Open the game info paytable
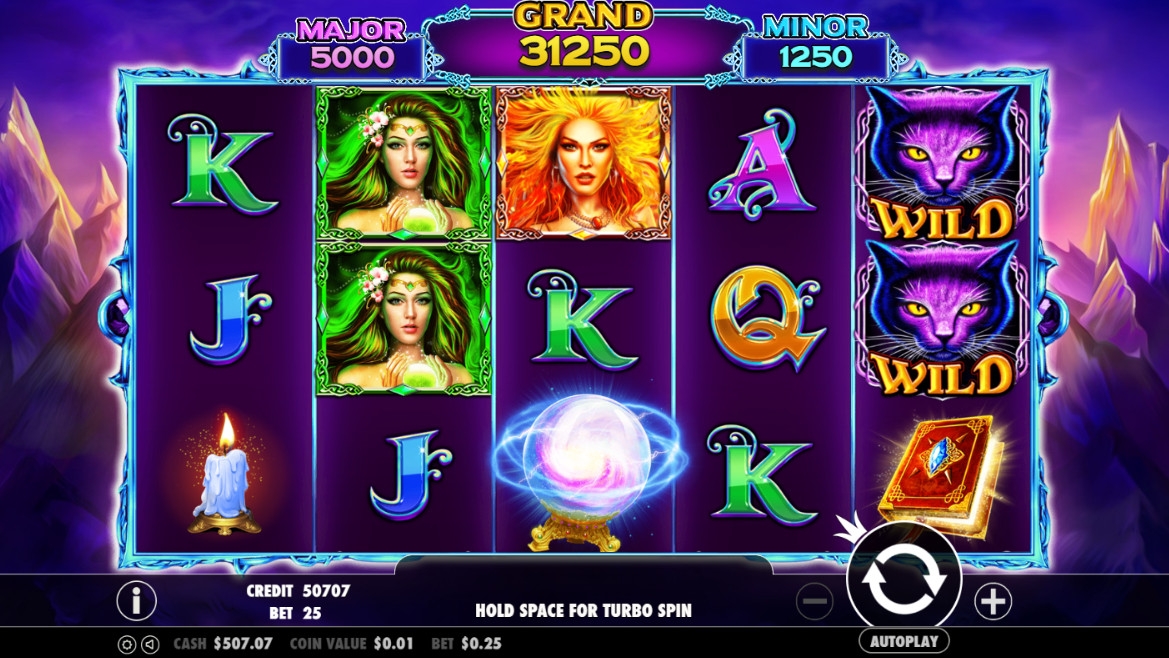1169x658 pixels. coord(137,600)
